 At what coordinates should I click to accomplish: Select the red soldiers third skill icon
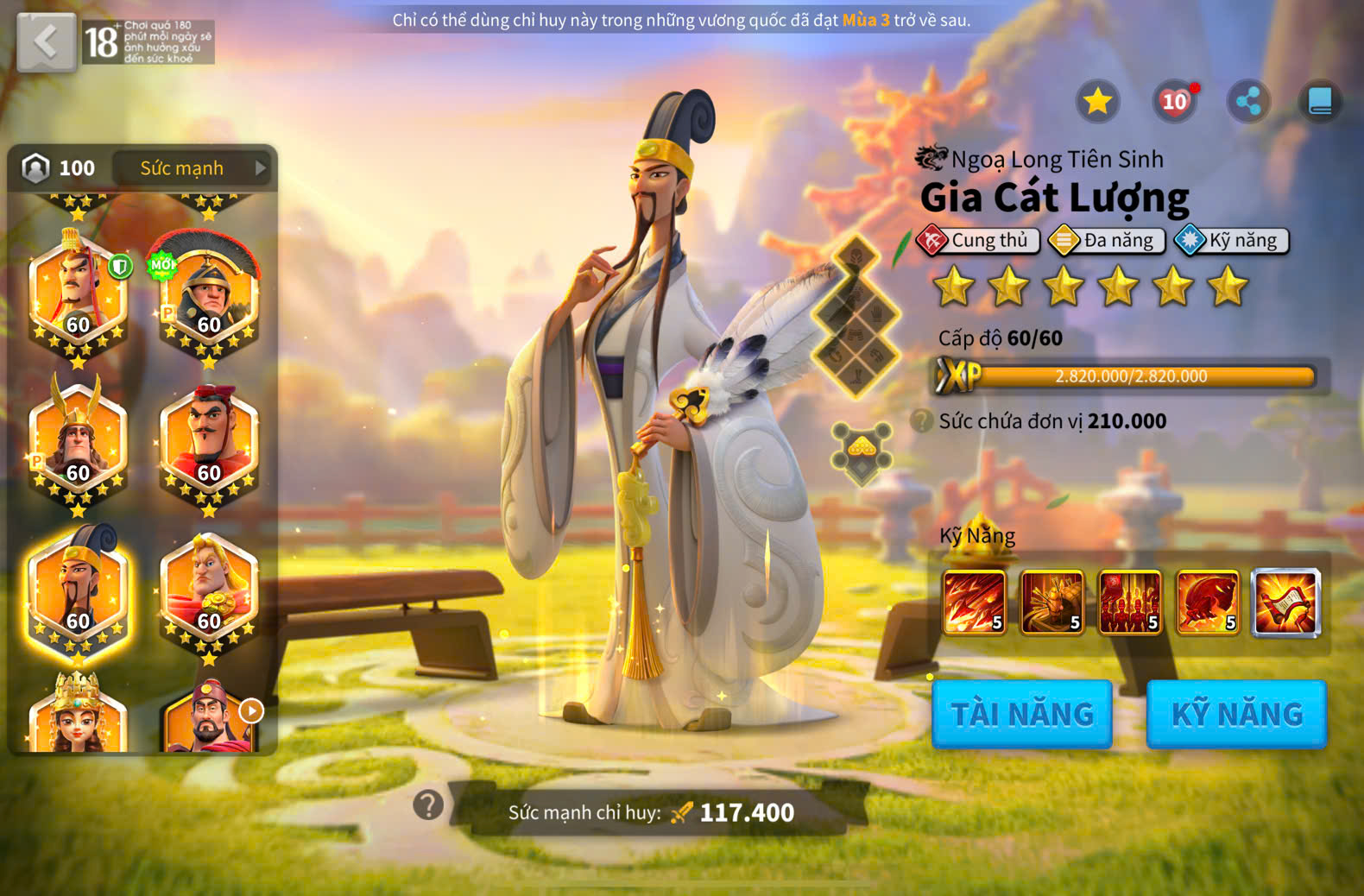[x=1130, y=602]
